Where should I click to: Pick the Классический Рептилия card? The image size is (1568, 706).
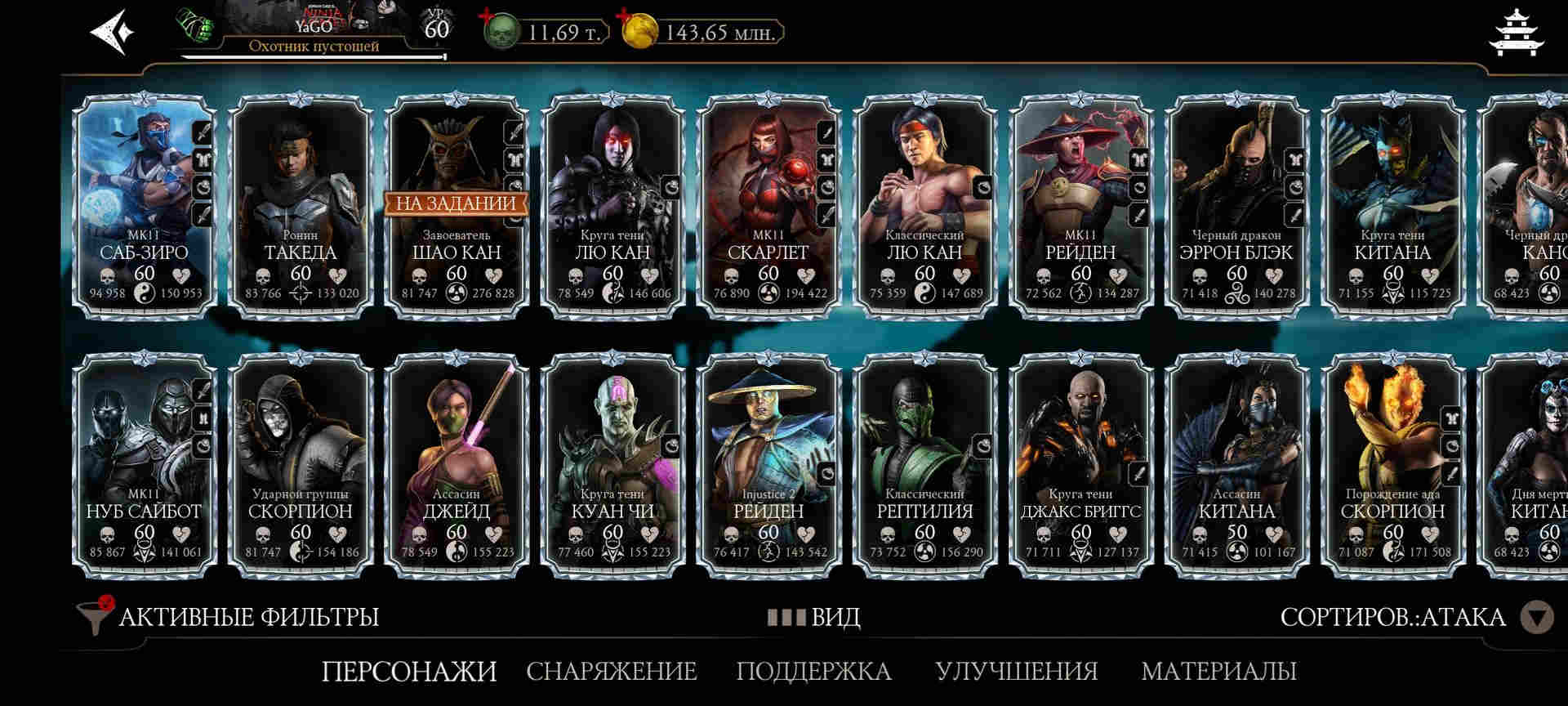(x=924, y=466)
